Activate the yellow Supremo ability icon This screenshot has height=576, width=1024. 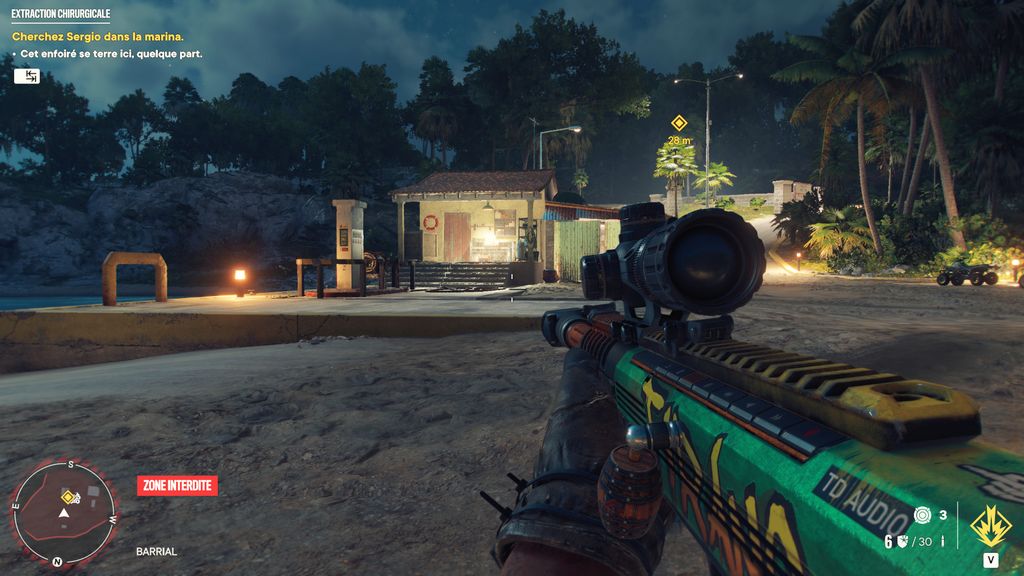tap(989, 525)
